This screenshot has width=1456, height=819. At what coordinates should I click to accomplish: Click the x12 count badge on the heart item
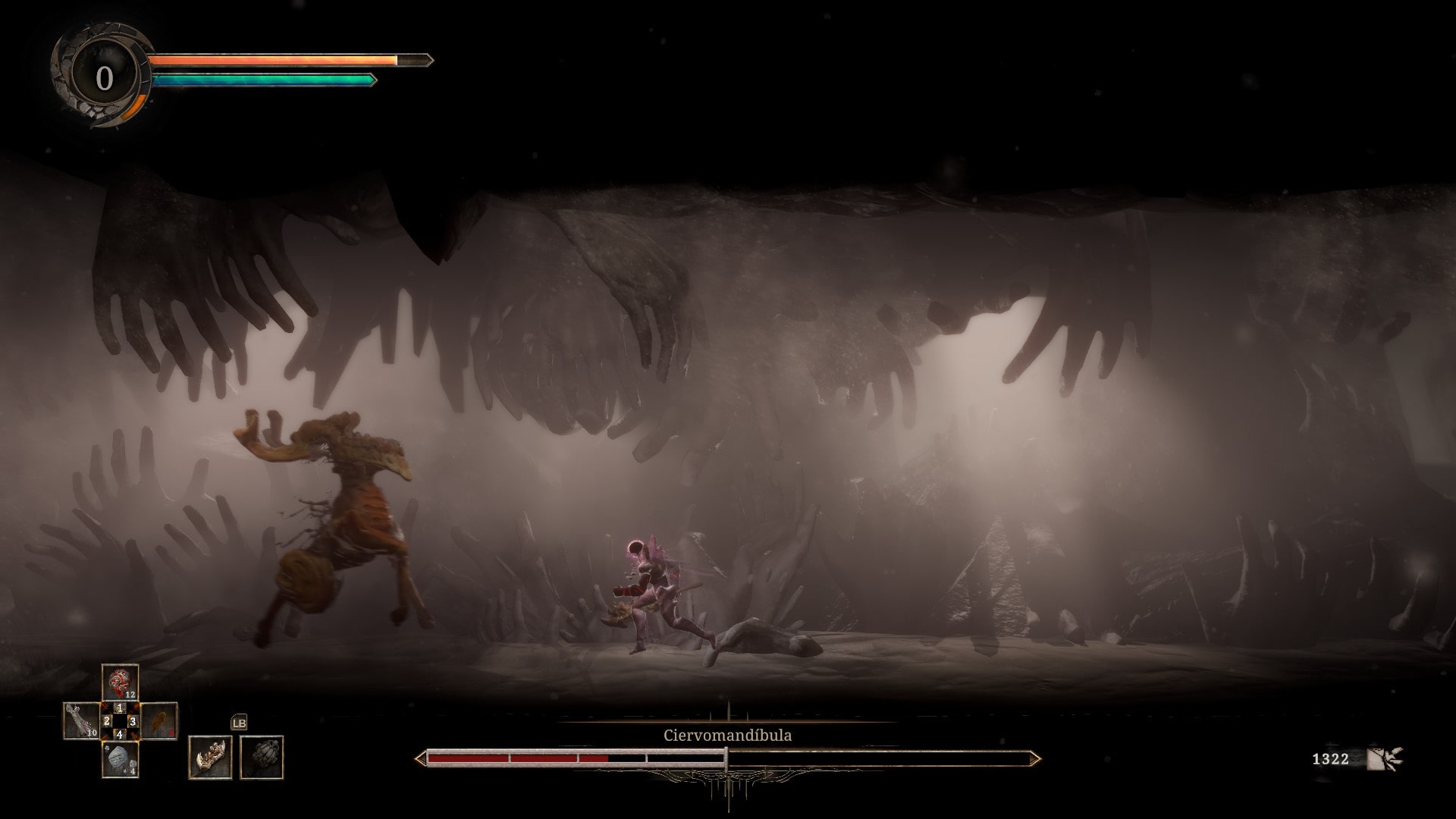click(130, 693)
